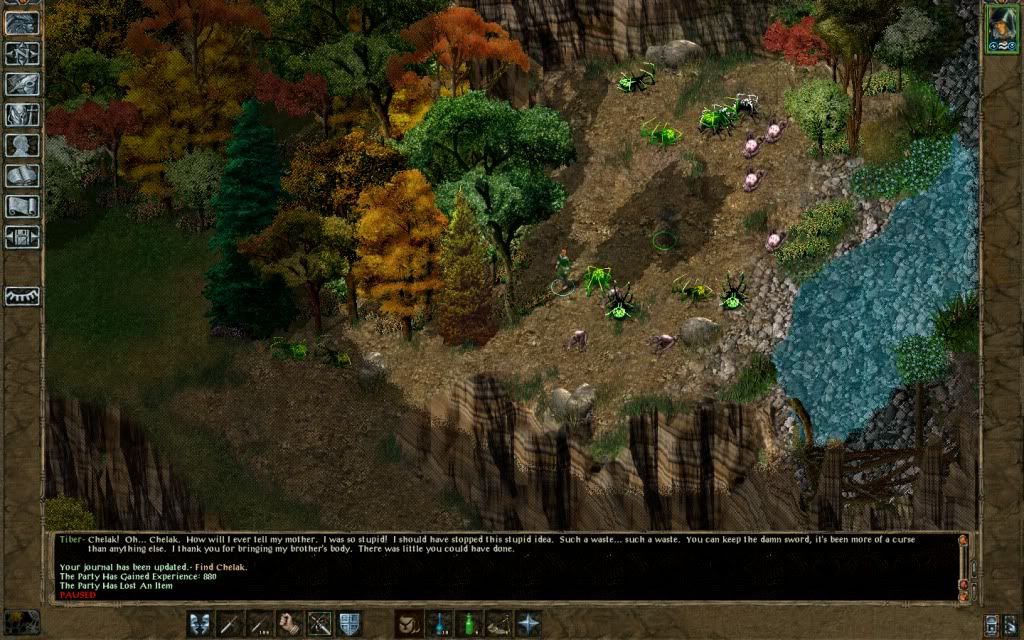Click the scrollbar of the dialogue log
Viewport: 1024px width, 640px height.
click(963, 565)
